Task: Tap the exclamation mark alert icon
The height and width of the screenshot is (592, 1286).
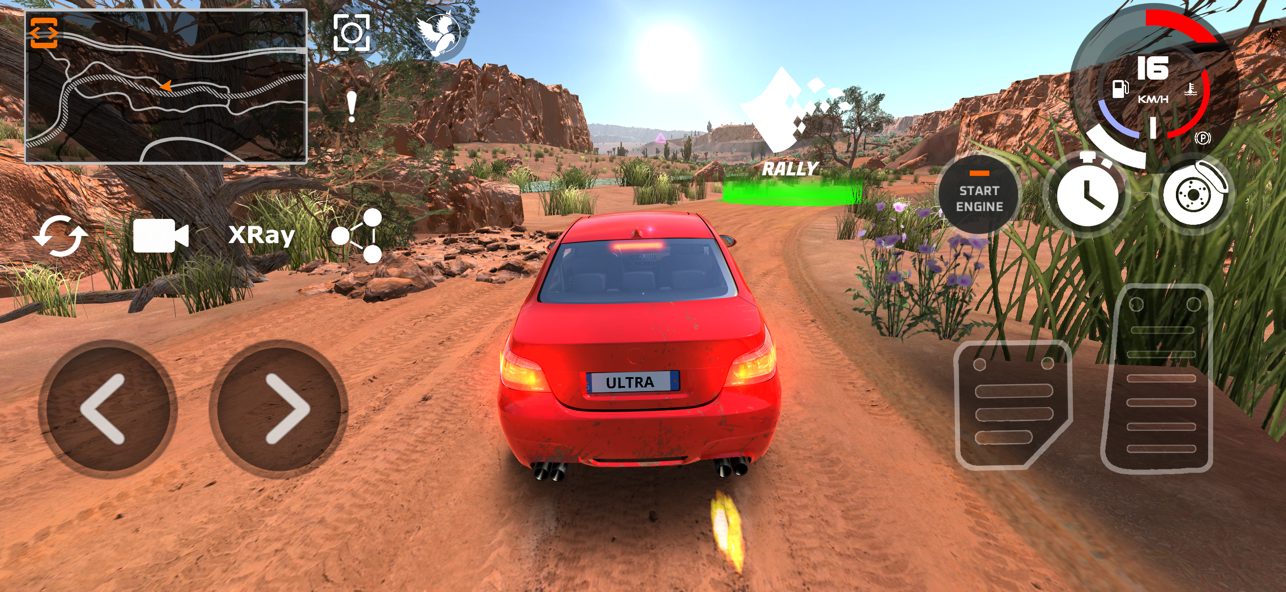Action: coord(351,105)
